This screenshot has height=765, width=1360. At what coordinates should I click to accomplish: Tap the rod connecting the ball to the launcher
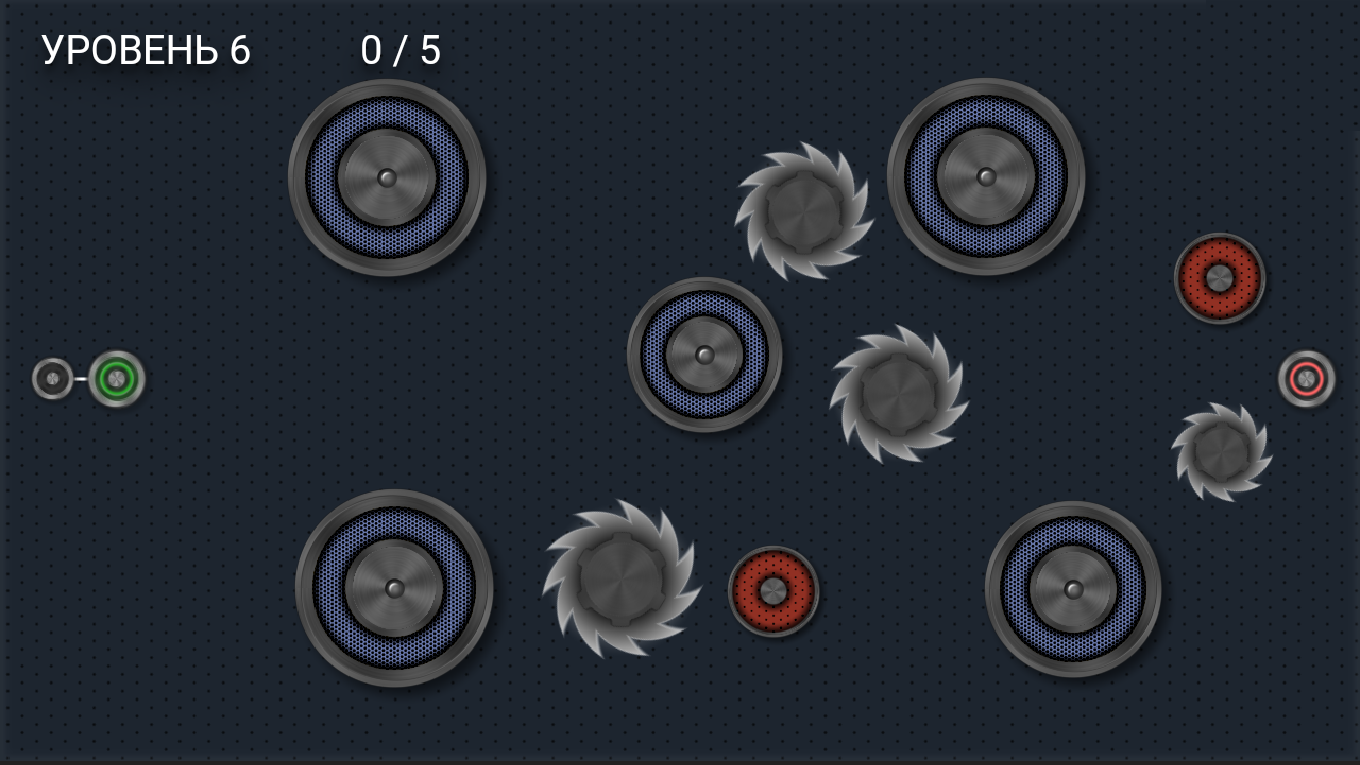click(80, 378)
